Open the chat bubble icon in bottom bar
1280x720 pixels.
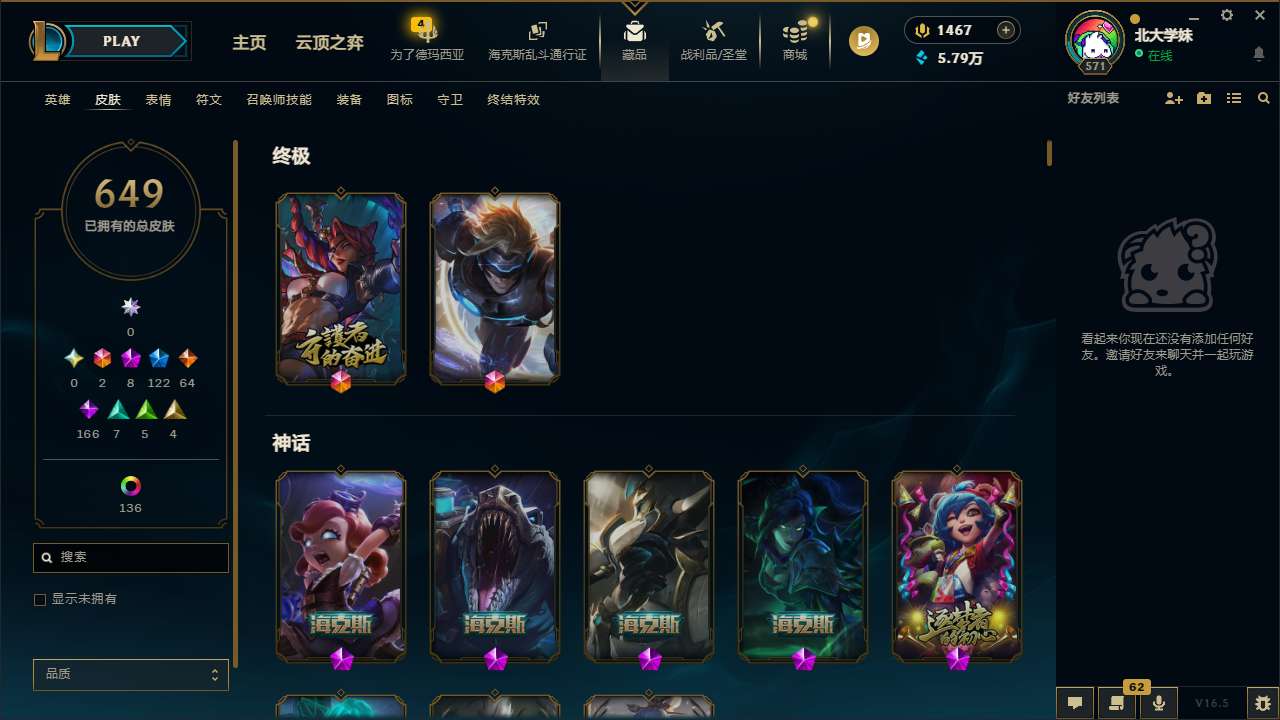click(x=1074, y=703)
